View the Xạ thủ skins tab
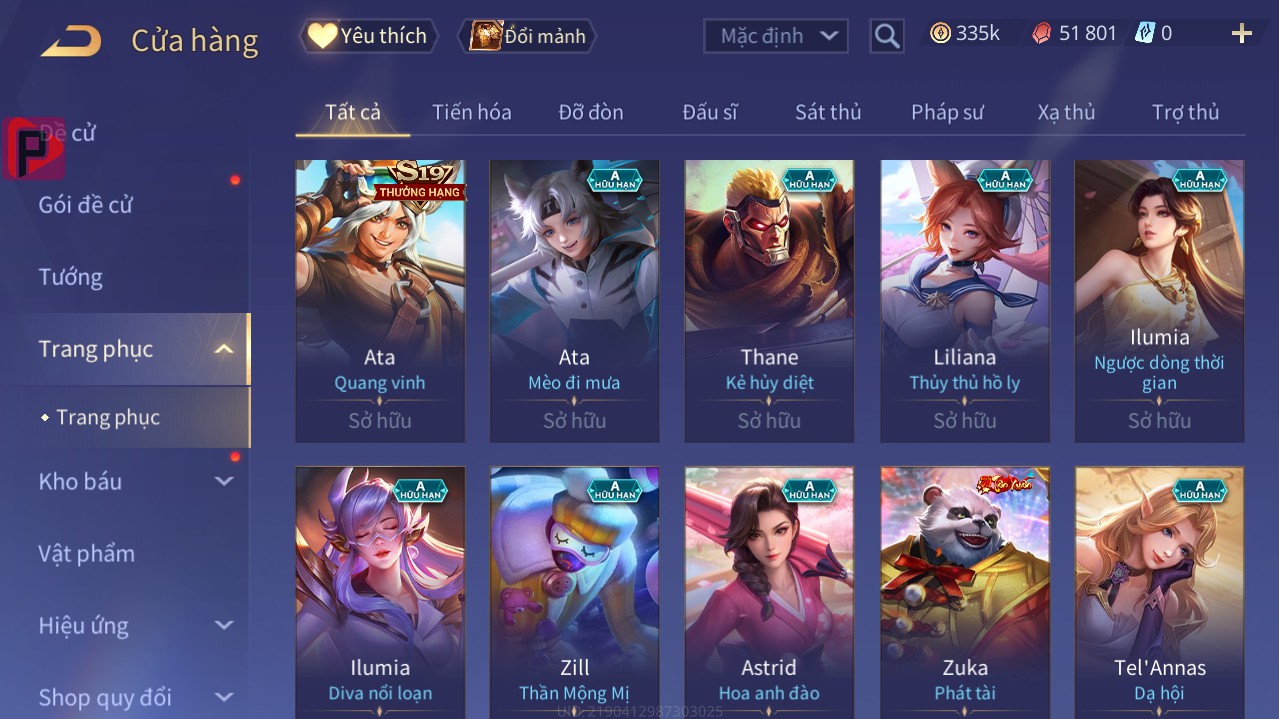Viewport: 1279px width, 719px height. click(1066, 112)
